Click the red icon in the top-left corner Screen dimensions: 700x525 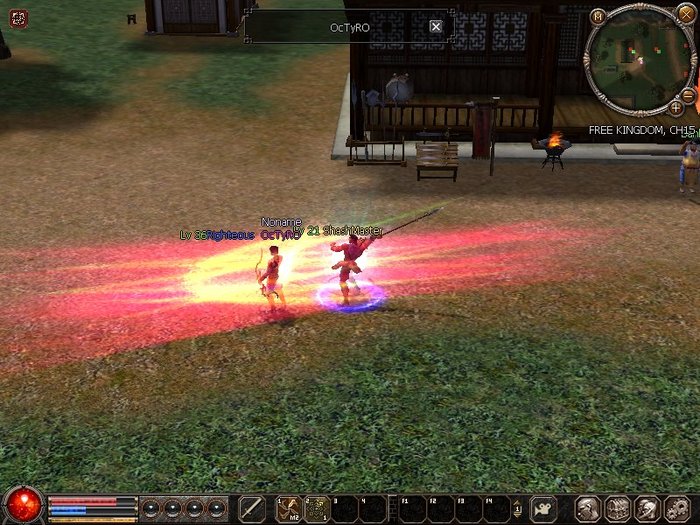click(x=16, y=18)
